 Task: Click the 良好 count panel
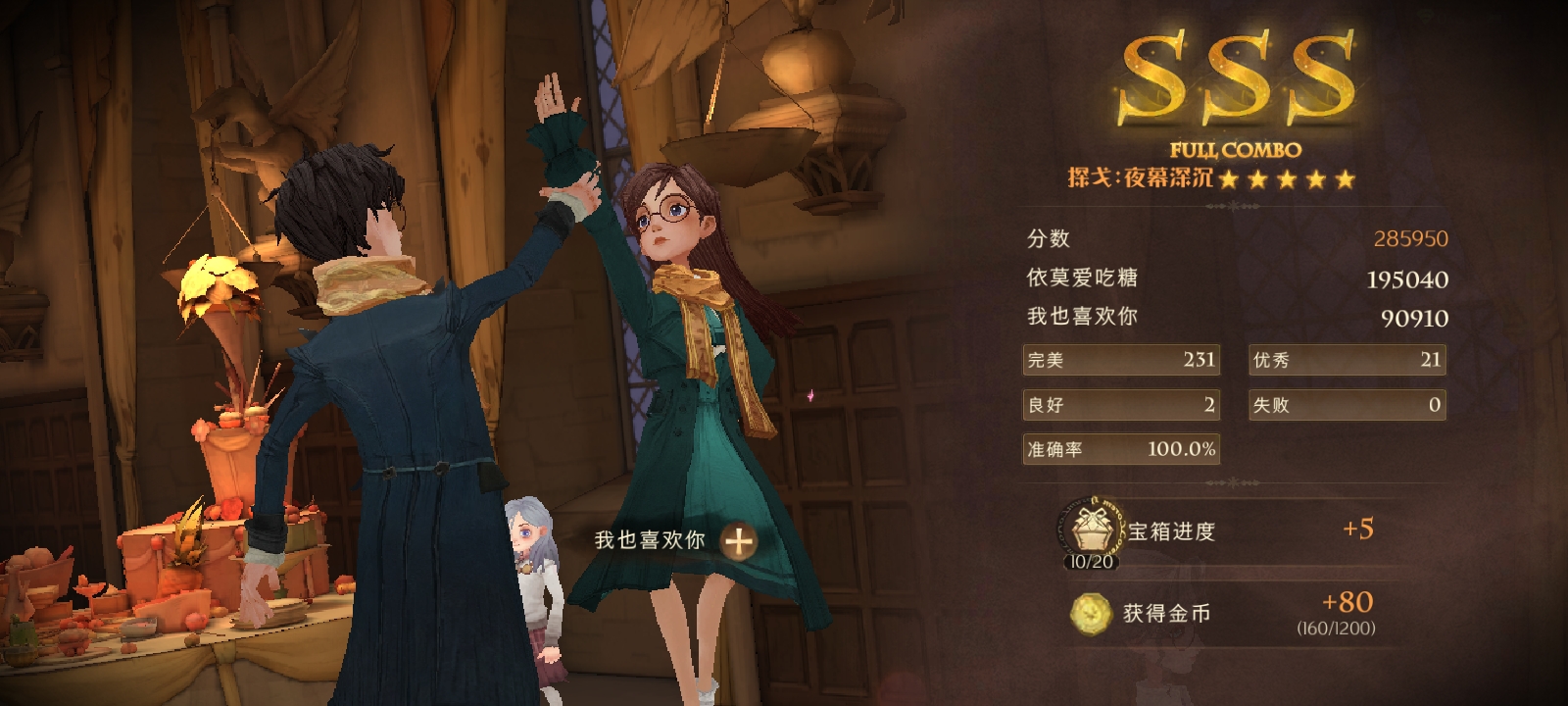coord(1120,404)
